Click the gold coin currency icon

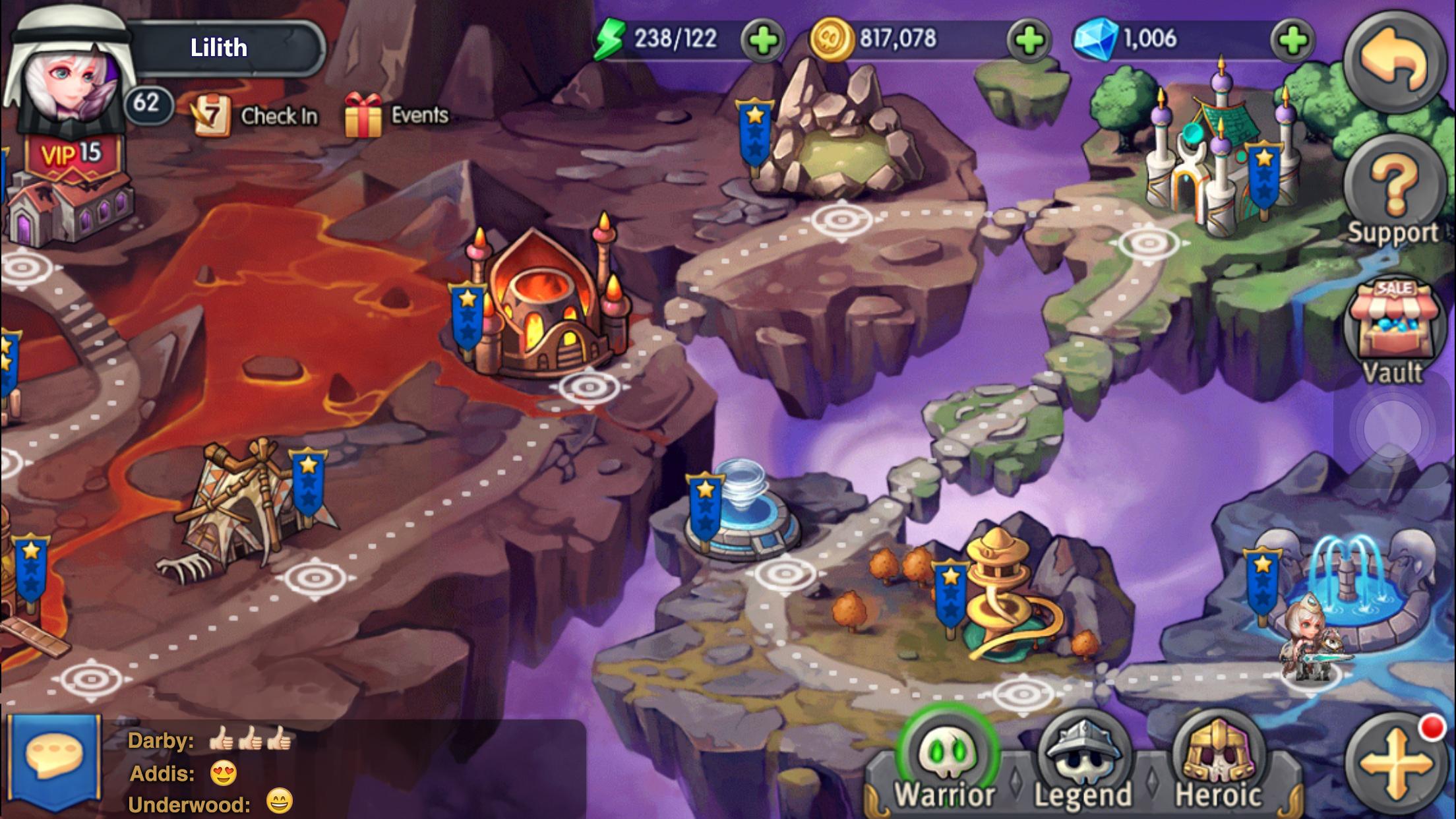point(834,38)
